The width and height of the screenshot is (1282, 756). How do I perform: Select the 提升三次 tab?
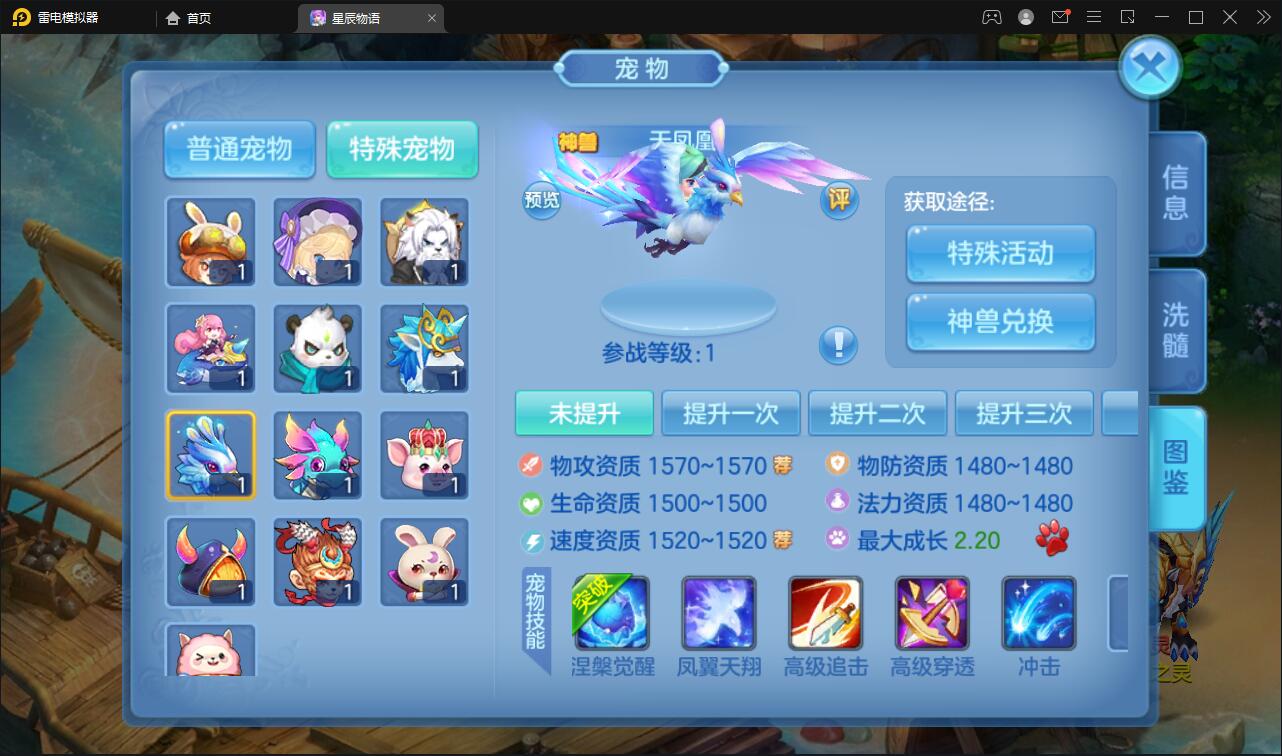pyautogui.click(x=1024, y=413)
